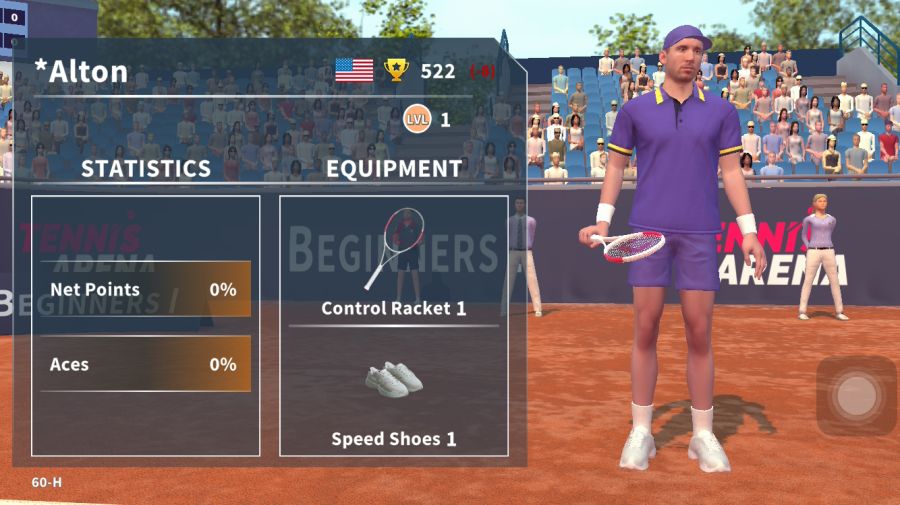
Task: Select the Speed Shoes 1 equipment slot
Action: point(394,397)
